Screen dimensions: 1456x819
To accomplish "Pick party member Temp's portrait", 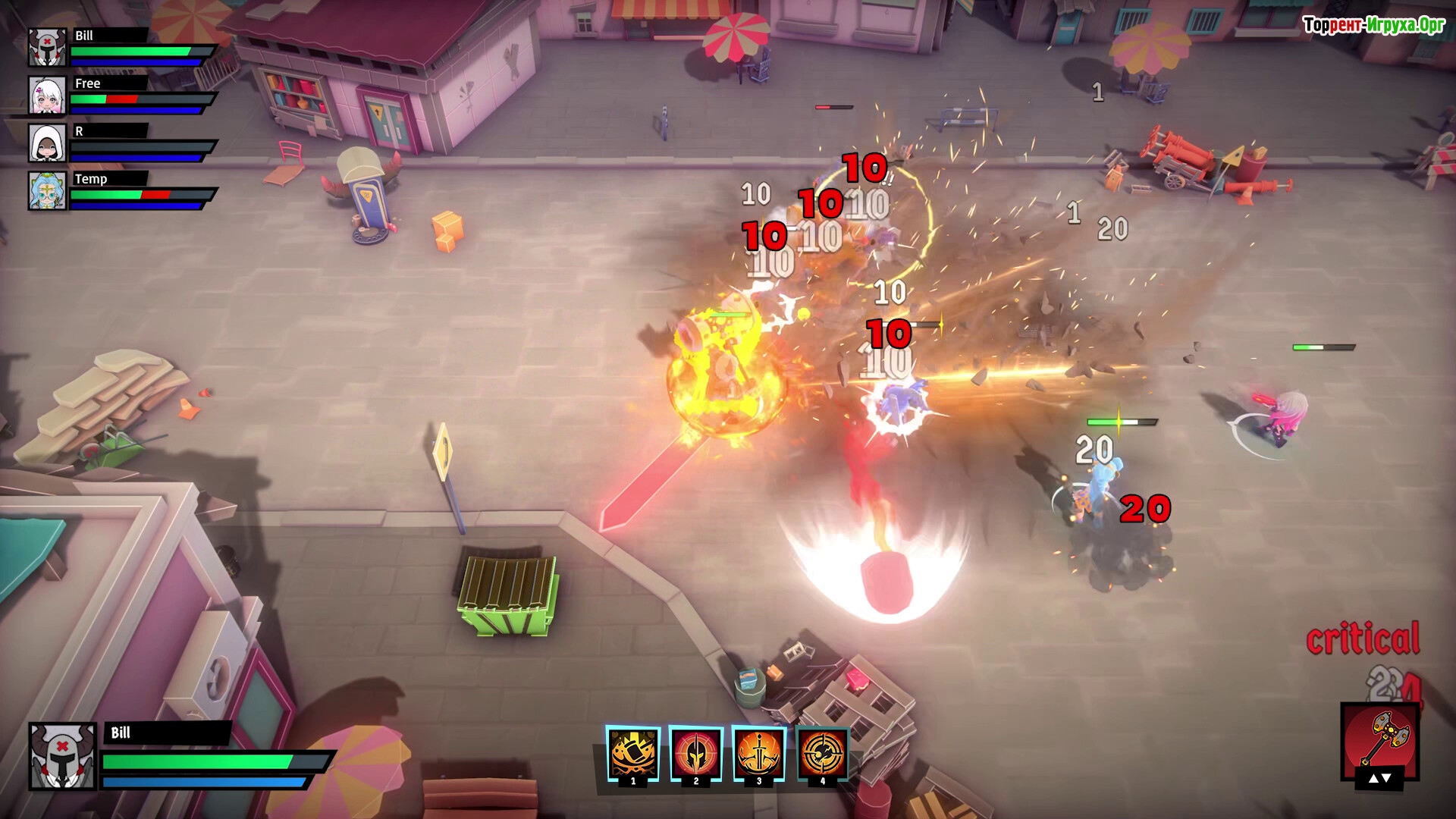I will click(47, 190).
